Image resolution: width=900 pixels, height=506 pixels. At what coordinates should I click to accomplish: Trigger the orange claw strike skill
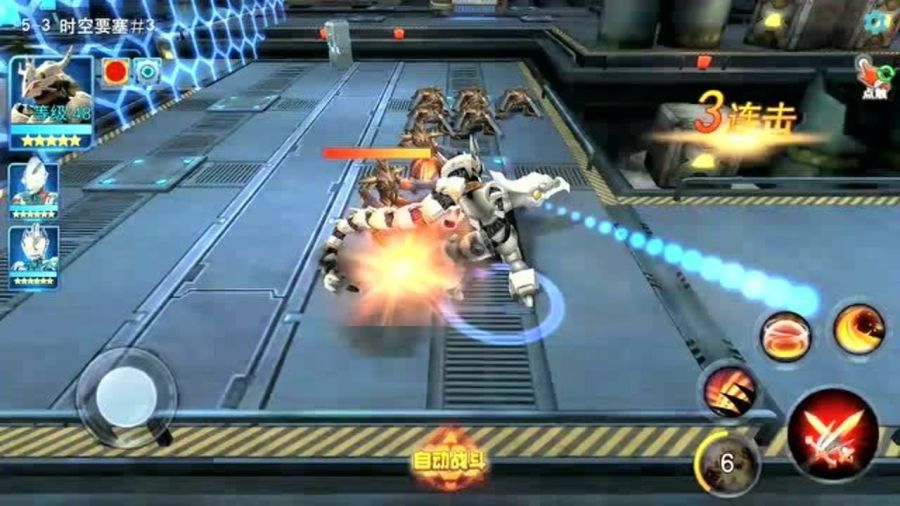[x=727, y=390]
